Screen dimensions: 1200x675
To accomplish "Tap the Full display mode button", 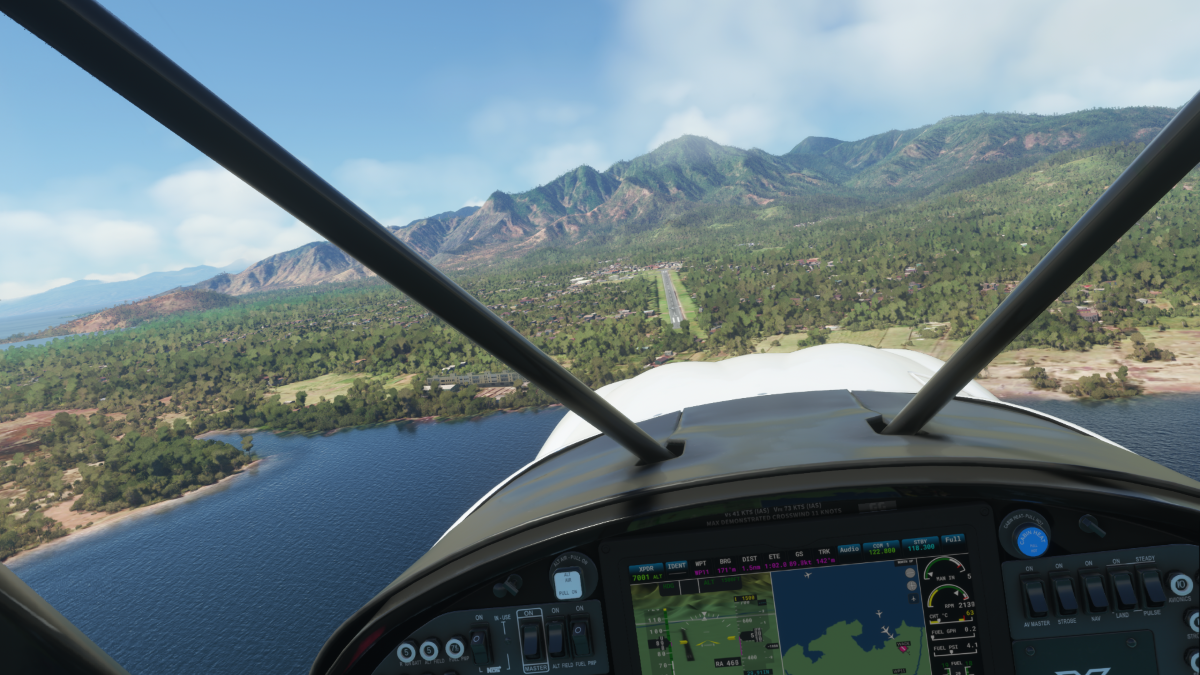I will [x=953, y=540].
